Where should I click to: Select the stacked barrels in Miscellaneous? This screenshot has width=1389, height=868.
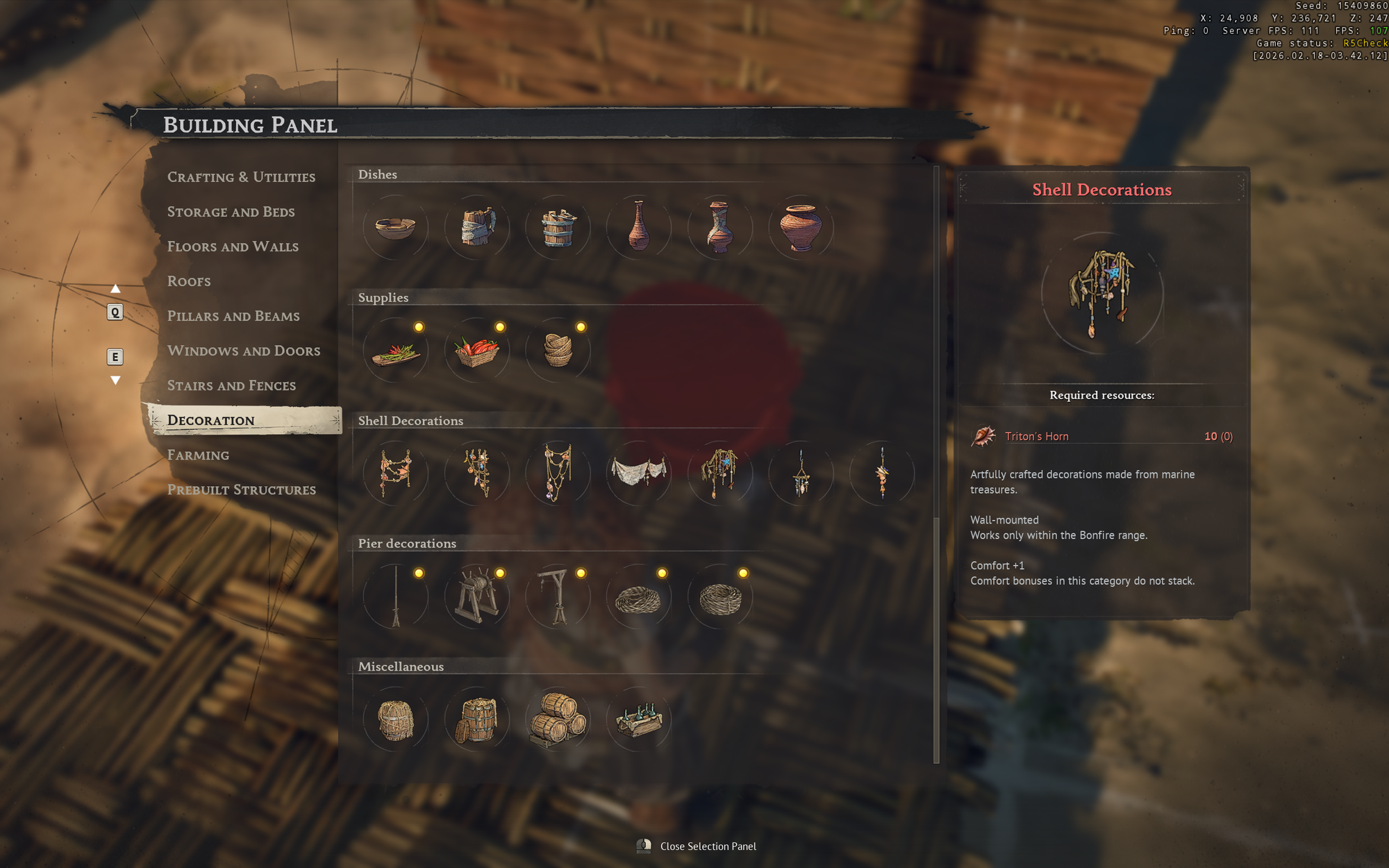pos(558,721)
